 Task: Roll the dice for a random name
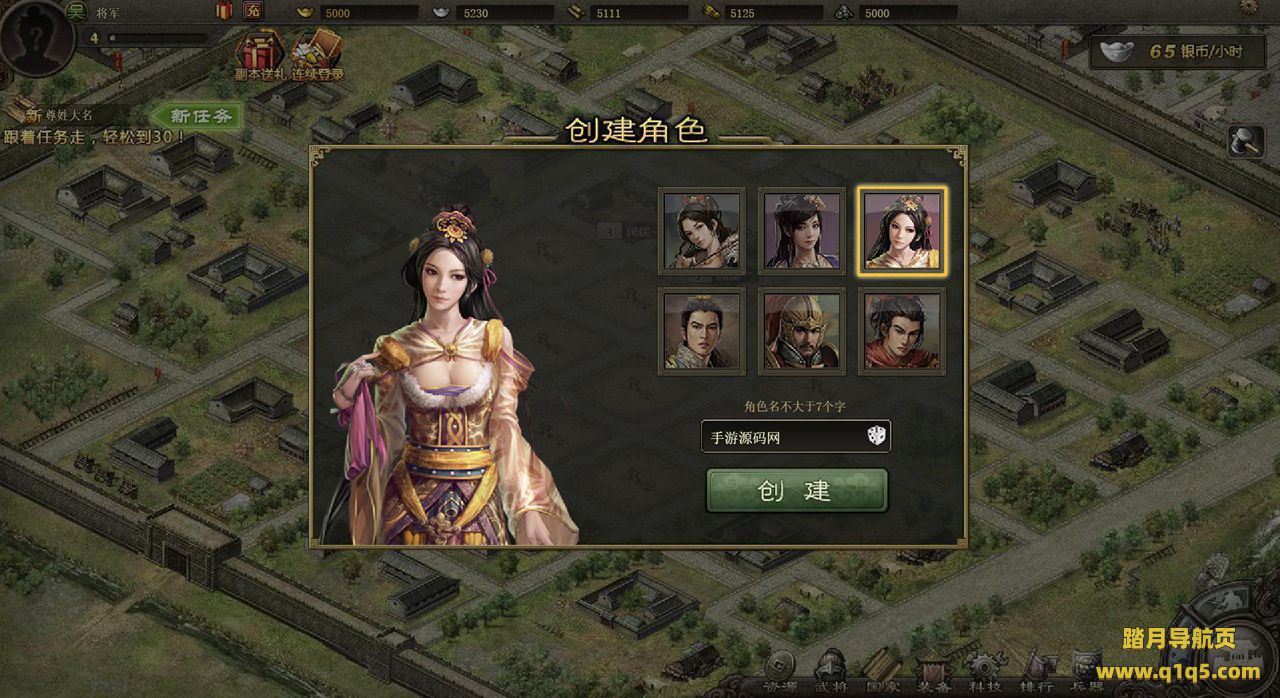click(875, 436)
